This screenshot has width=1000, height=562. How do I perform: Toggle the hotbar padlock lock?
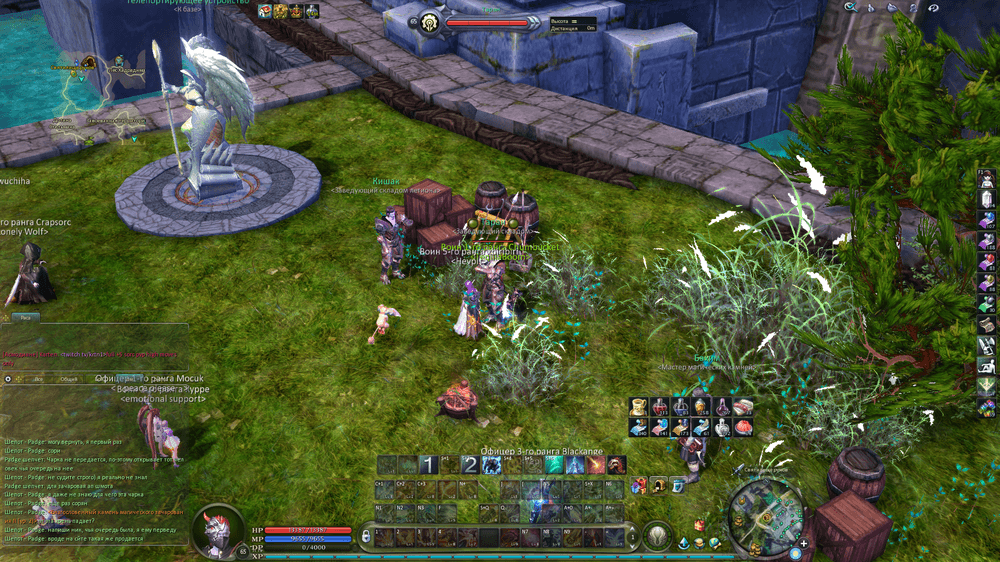pyautogui.click(x=367, y=538)
